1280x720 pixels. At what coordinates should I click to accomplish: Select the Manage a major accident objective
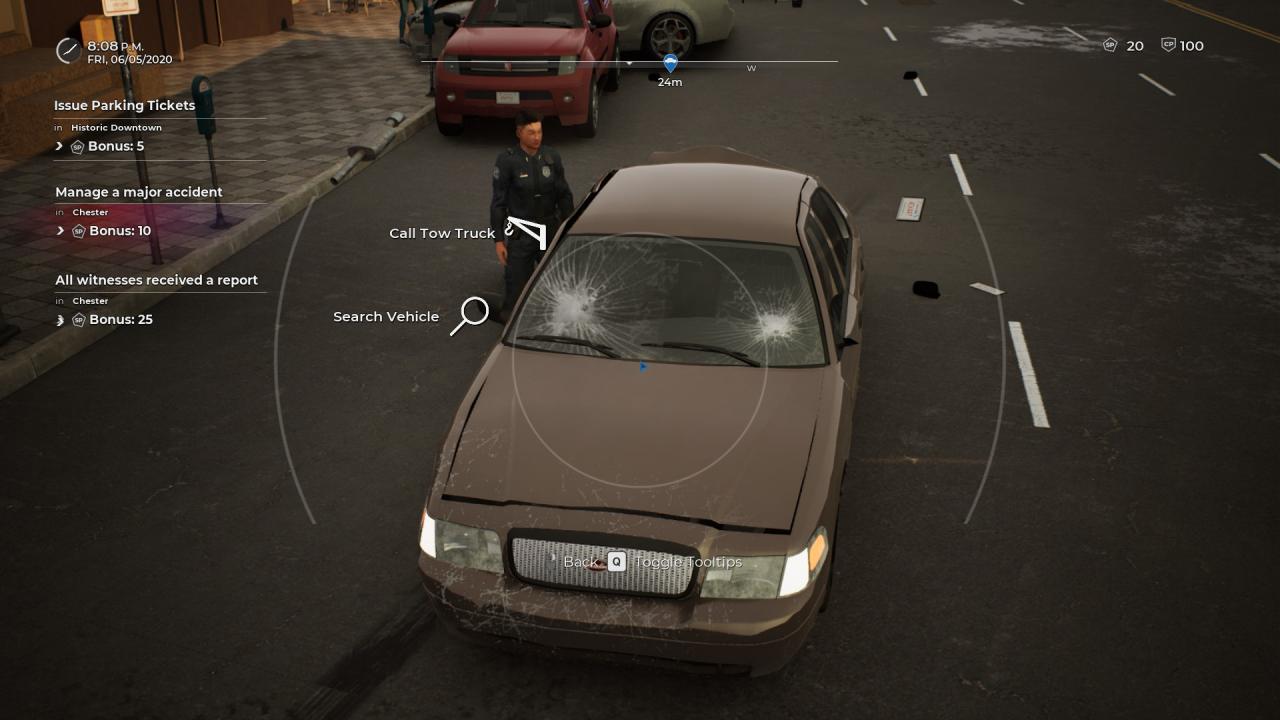coord(139,192)
